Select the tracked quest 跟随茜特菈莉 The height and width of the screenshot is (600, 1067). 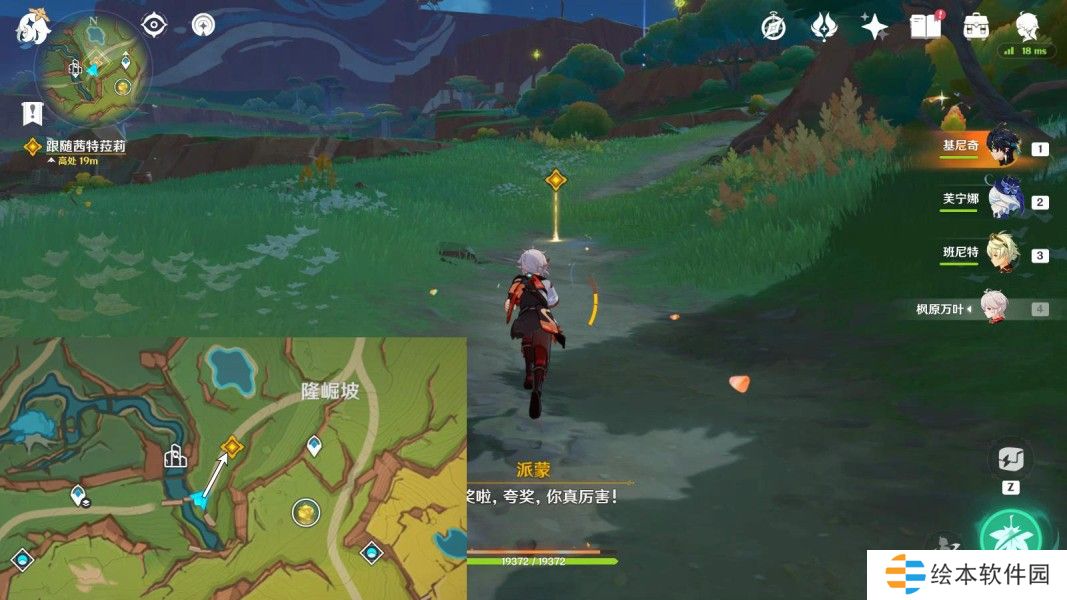point(85,146)
